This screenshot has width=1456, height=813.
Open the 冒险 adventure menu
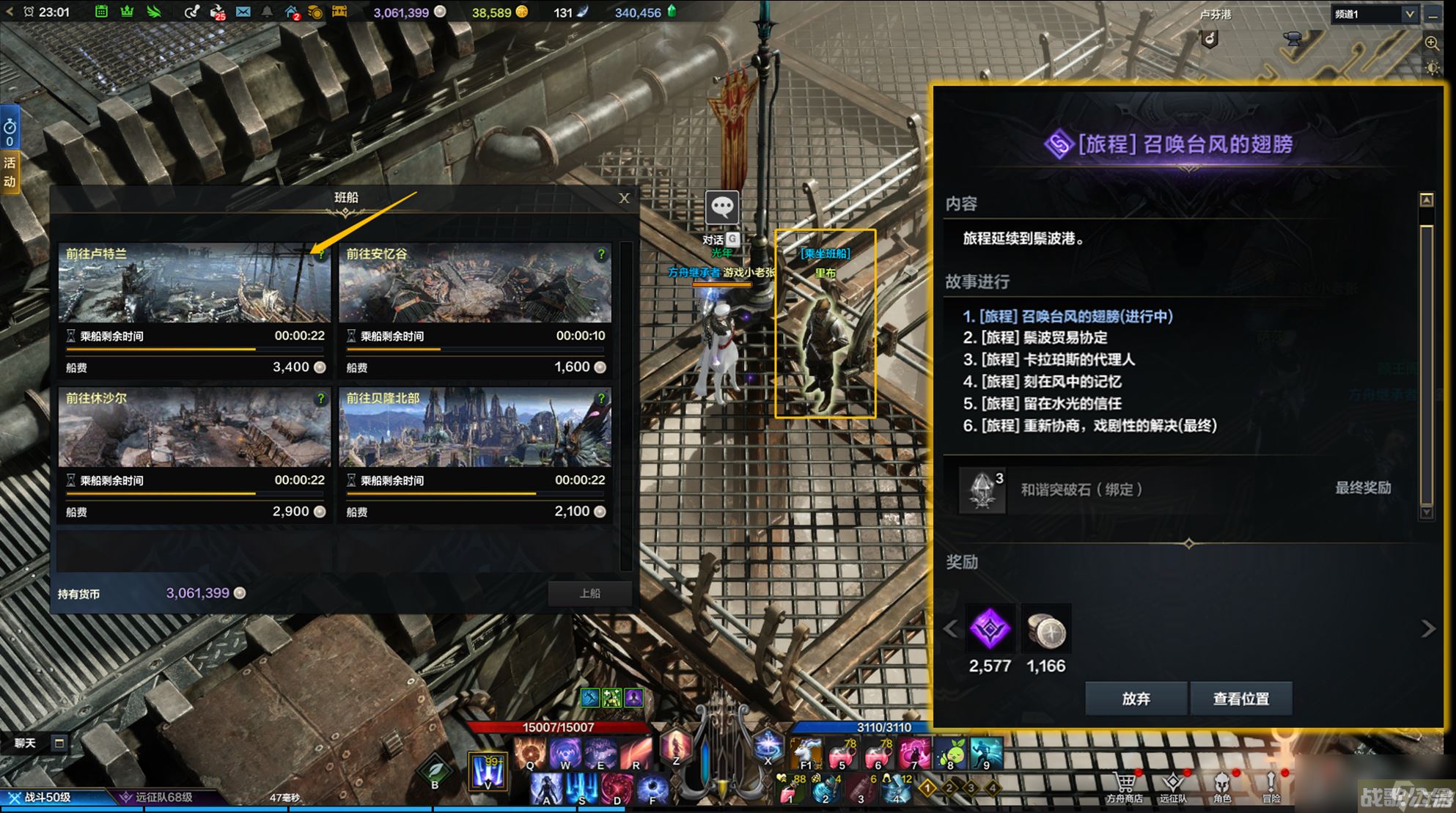pyautogui.click(x=1271, y=787)
